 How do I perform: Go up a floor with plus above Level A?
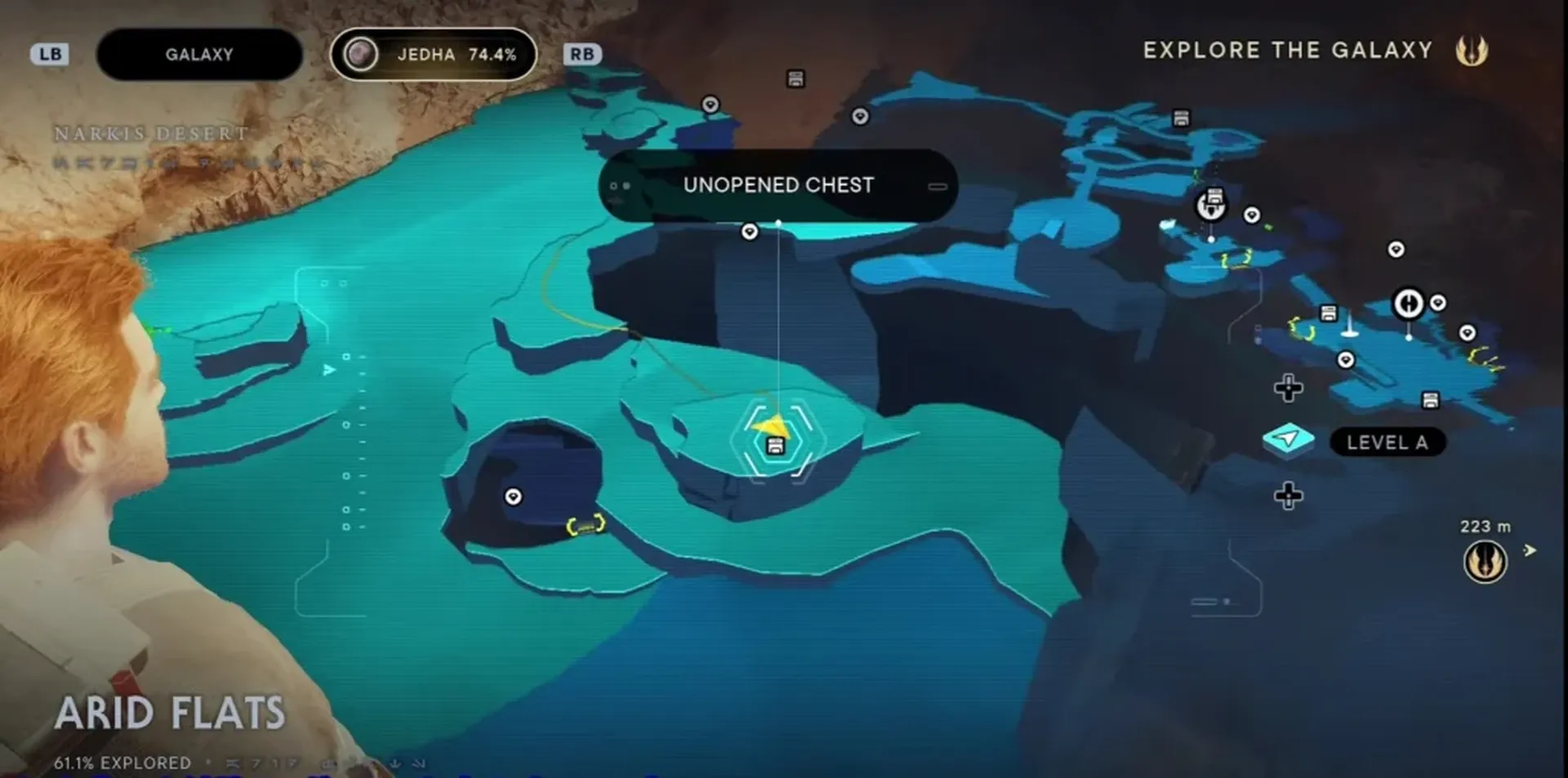click(x=1288, y=388)
